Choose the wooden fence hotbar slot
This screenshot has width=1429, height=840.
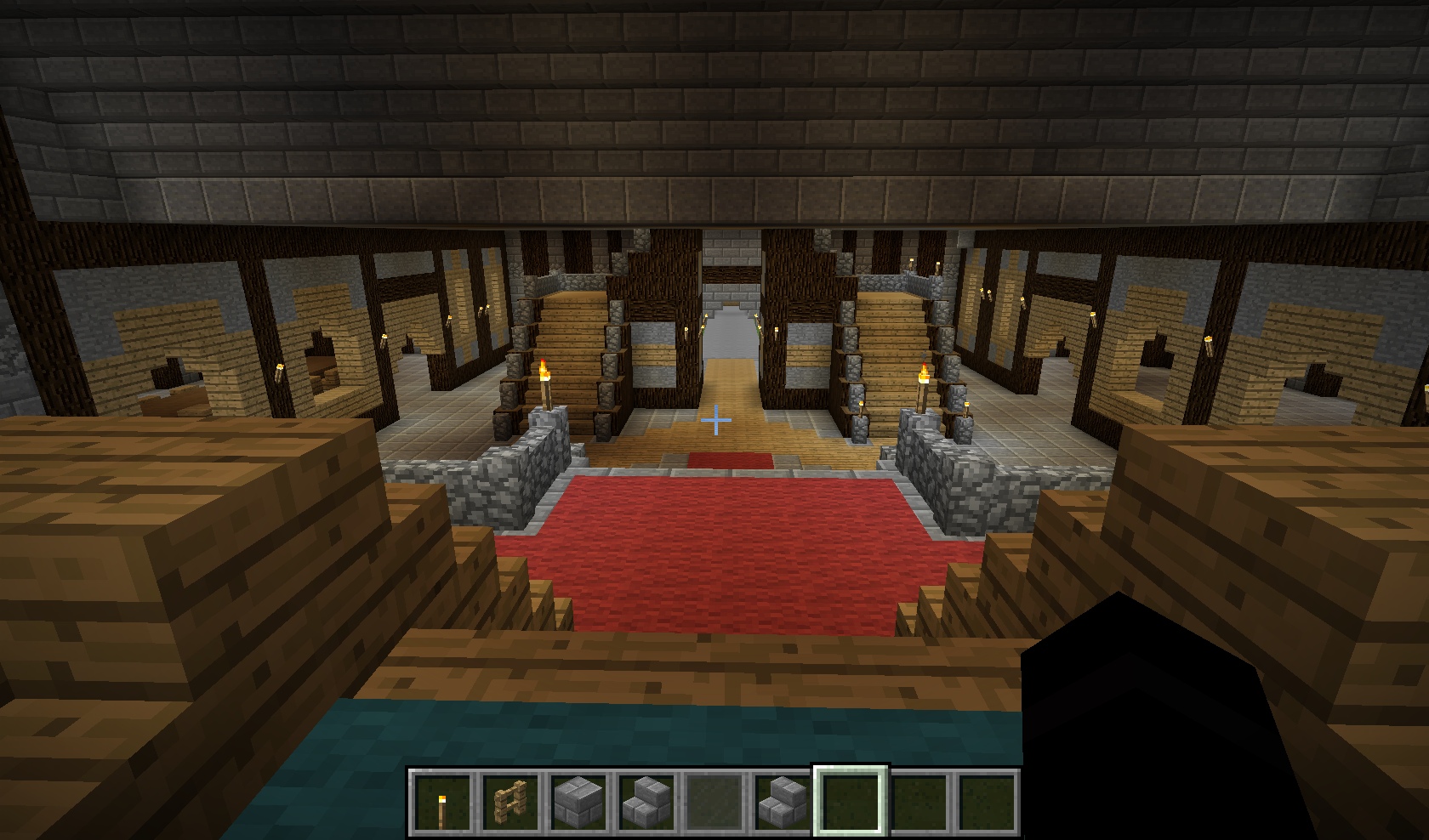pos(510,802)
